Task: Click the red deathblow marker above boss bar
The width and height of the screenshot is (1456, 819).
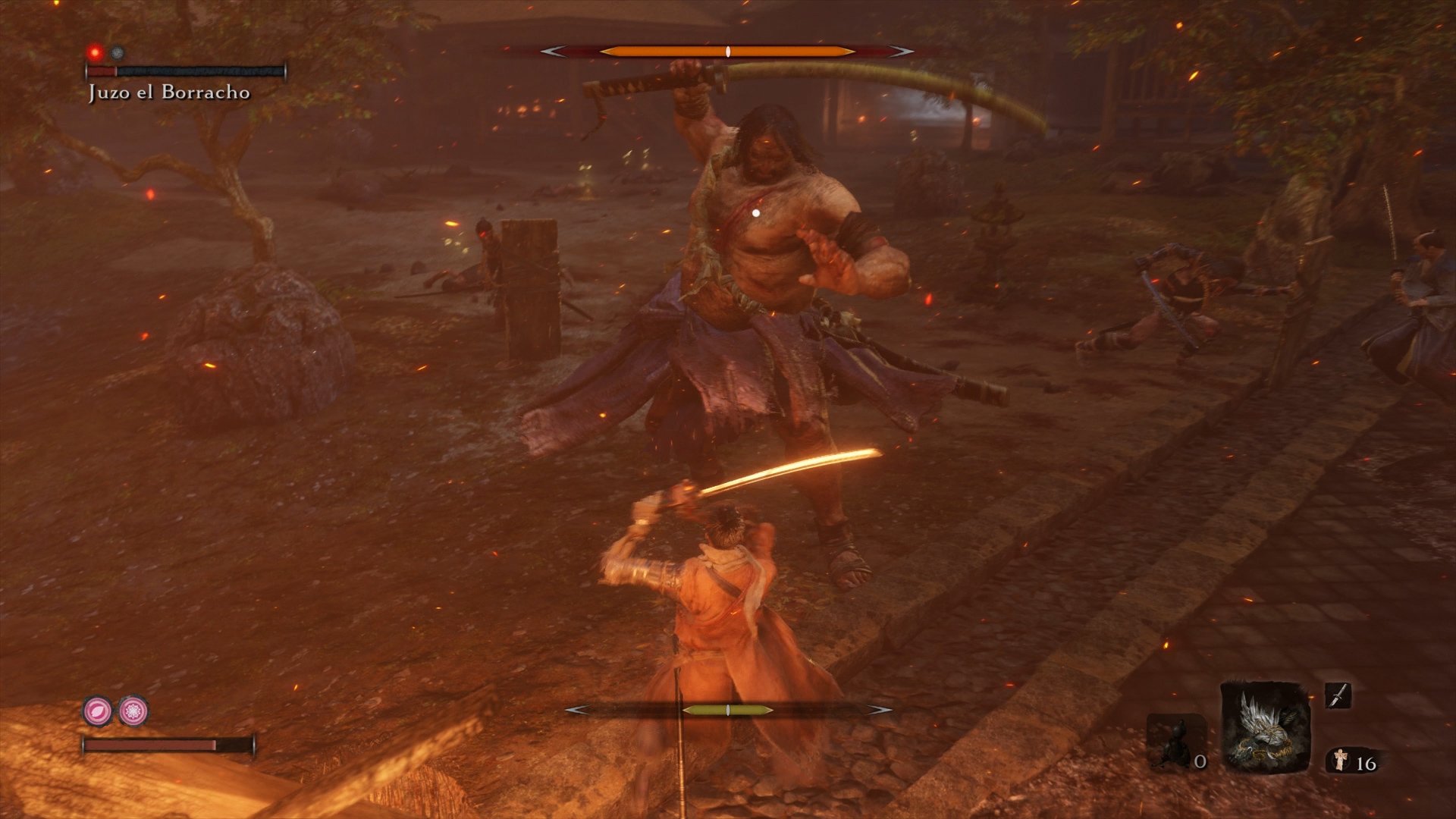Action: click(x=95, y=52)
